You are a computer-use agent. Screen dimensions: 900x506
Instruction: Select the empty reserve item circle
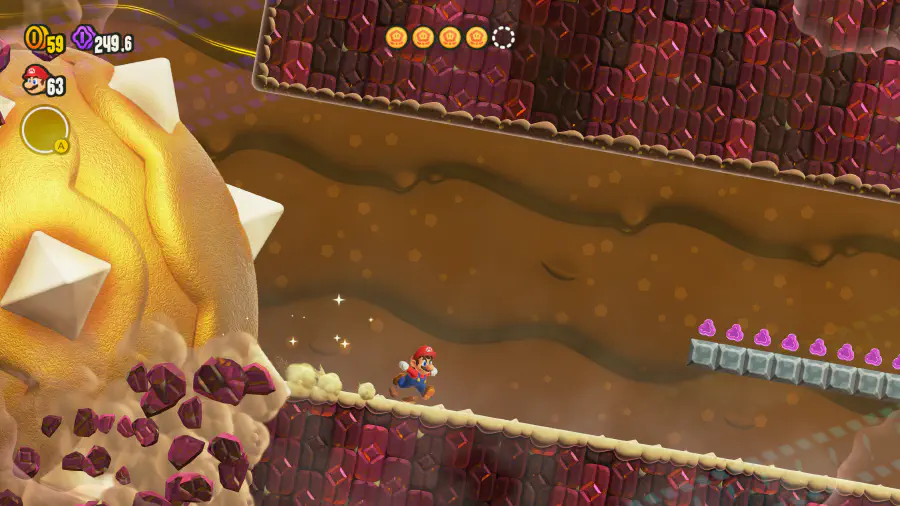[45, 130]
